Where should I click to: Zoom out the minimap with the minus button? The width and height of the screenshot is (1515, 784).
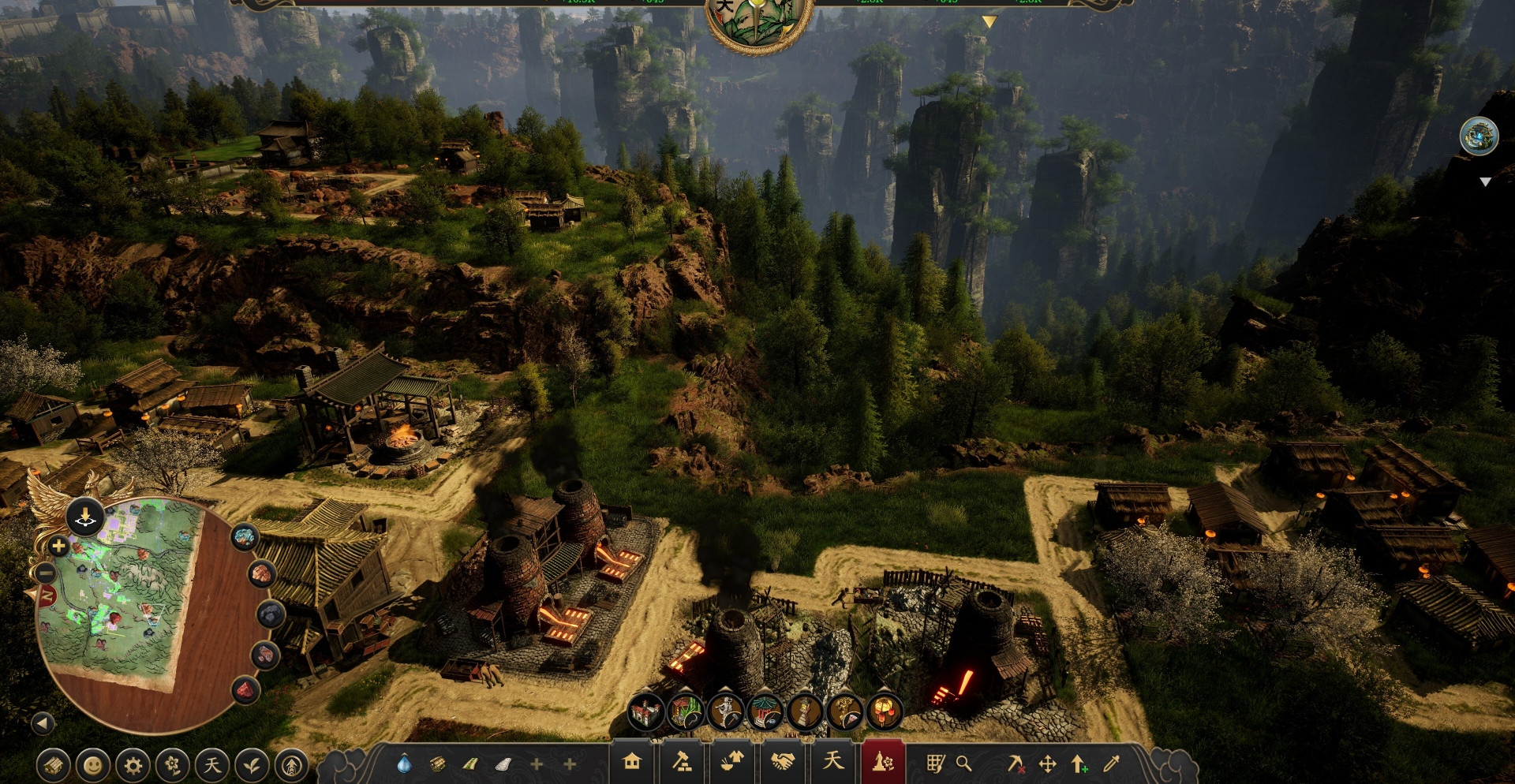[x=46, y=573]
